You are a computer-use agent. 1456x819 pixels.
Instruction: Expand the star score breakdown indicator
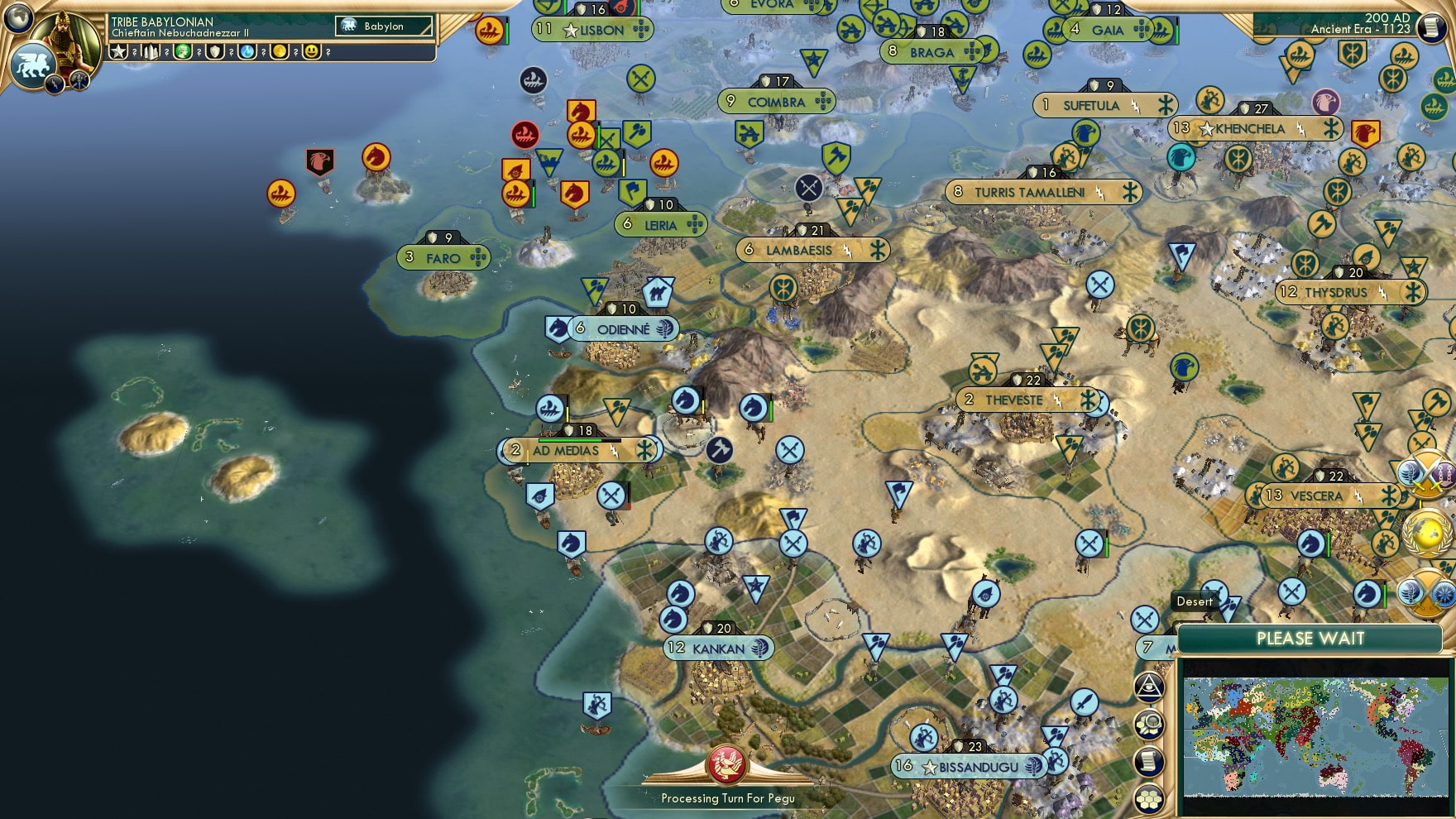pyautogui.click(x=118, y=51)
